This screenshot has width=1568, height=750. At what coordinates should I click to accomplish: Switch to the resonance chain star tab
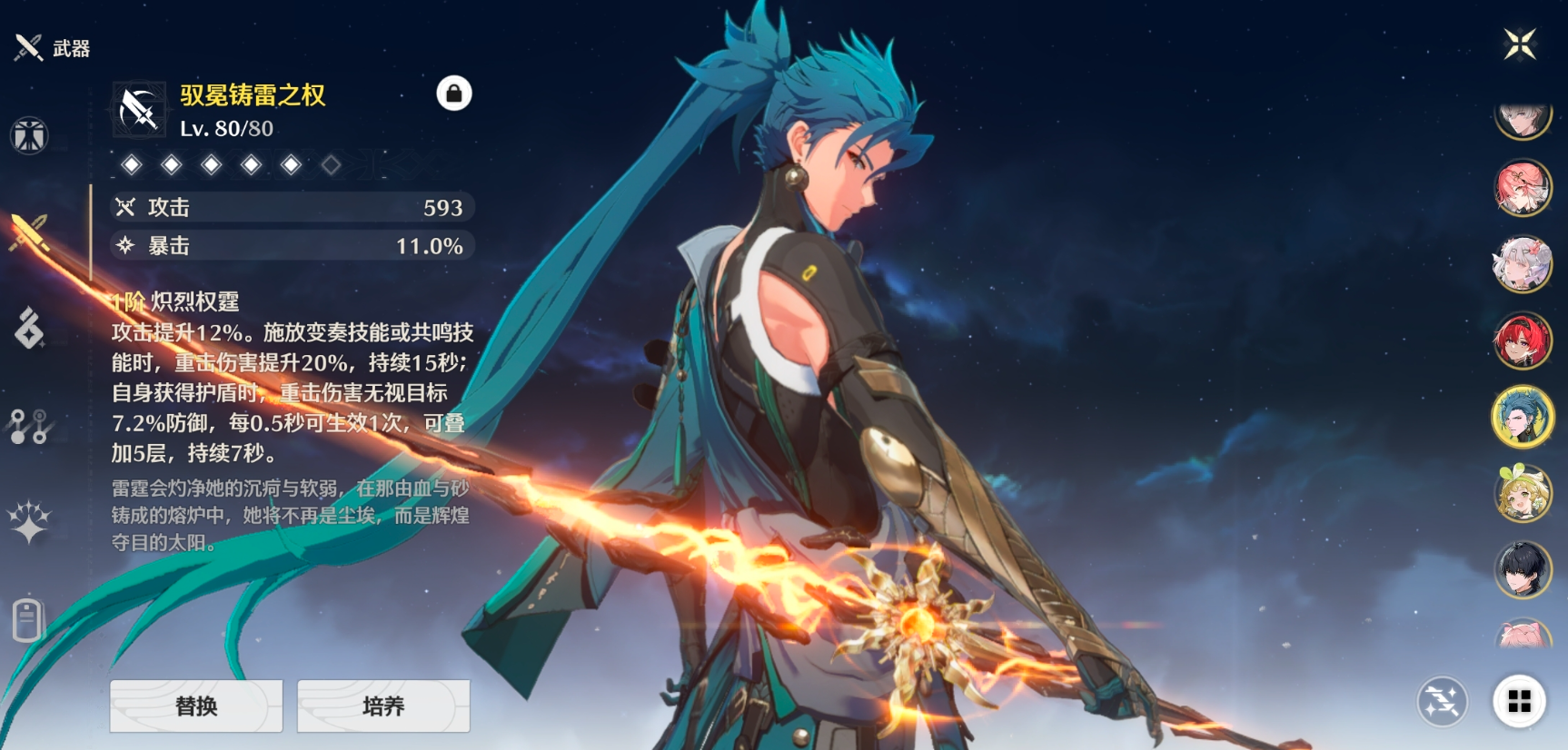29,521
